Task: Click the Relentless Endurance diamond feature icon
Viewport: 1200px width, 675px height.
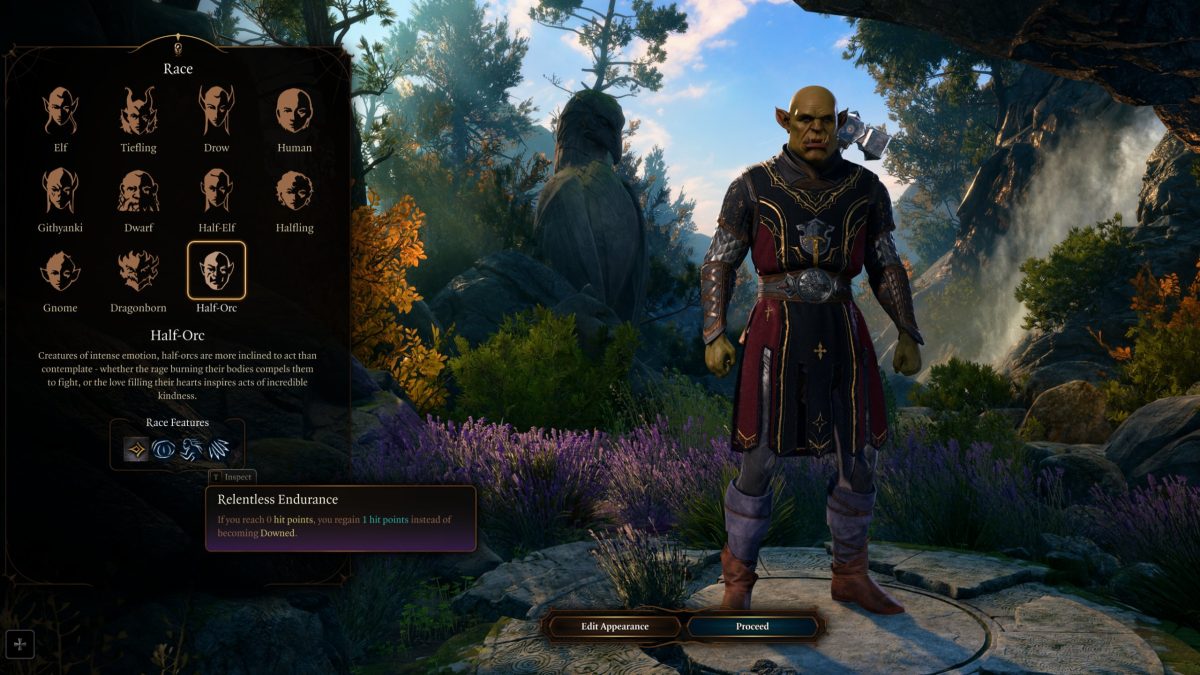Action: click(x=137, y=449)
